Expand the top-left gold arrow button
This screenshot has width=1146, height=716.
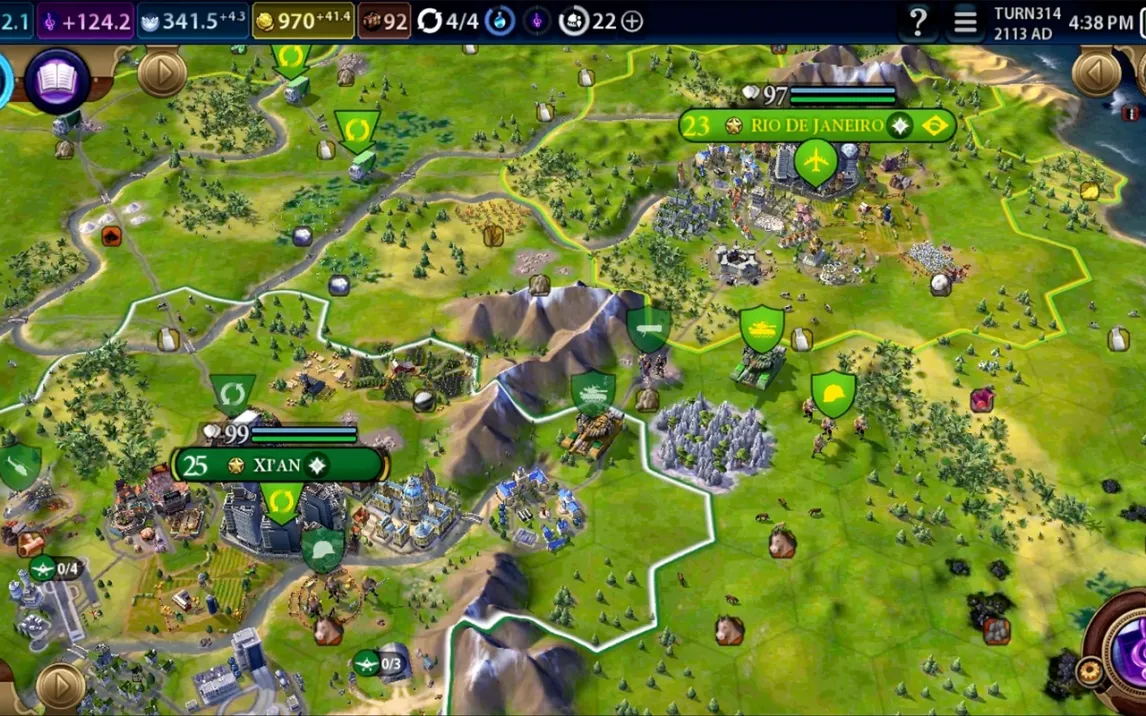click(x=162, y=72)
